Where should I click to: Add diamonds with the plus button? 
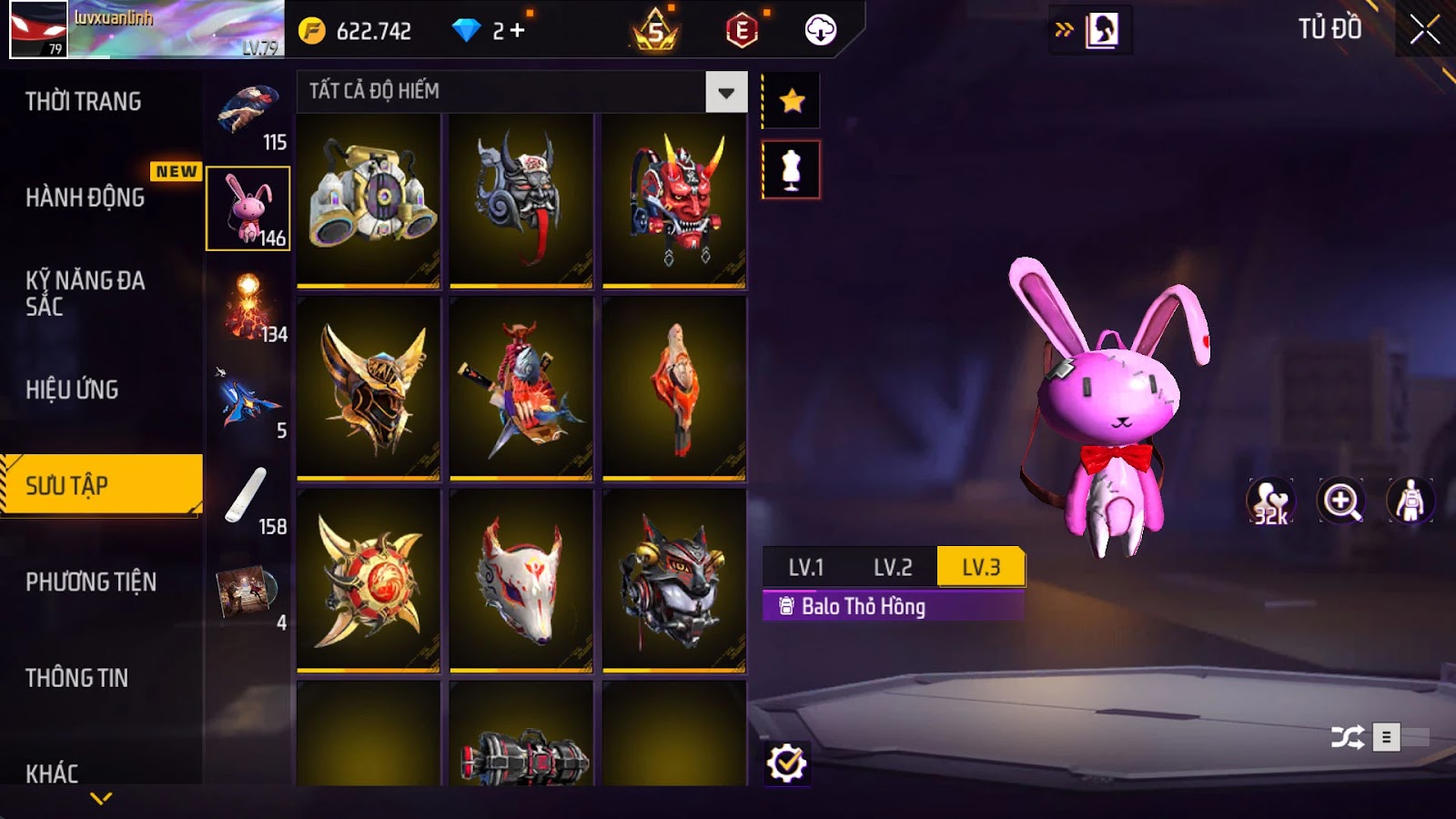tap(518, 31)
